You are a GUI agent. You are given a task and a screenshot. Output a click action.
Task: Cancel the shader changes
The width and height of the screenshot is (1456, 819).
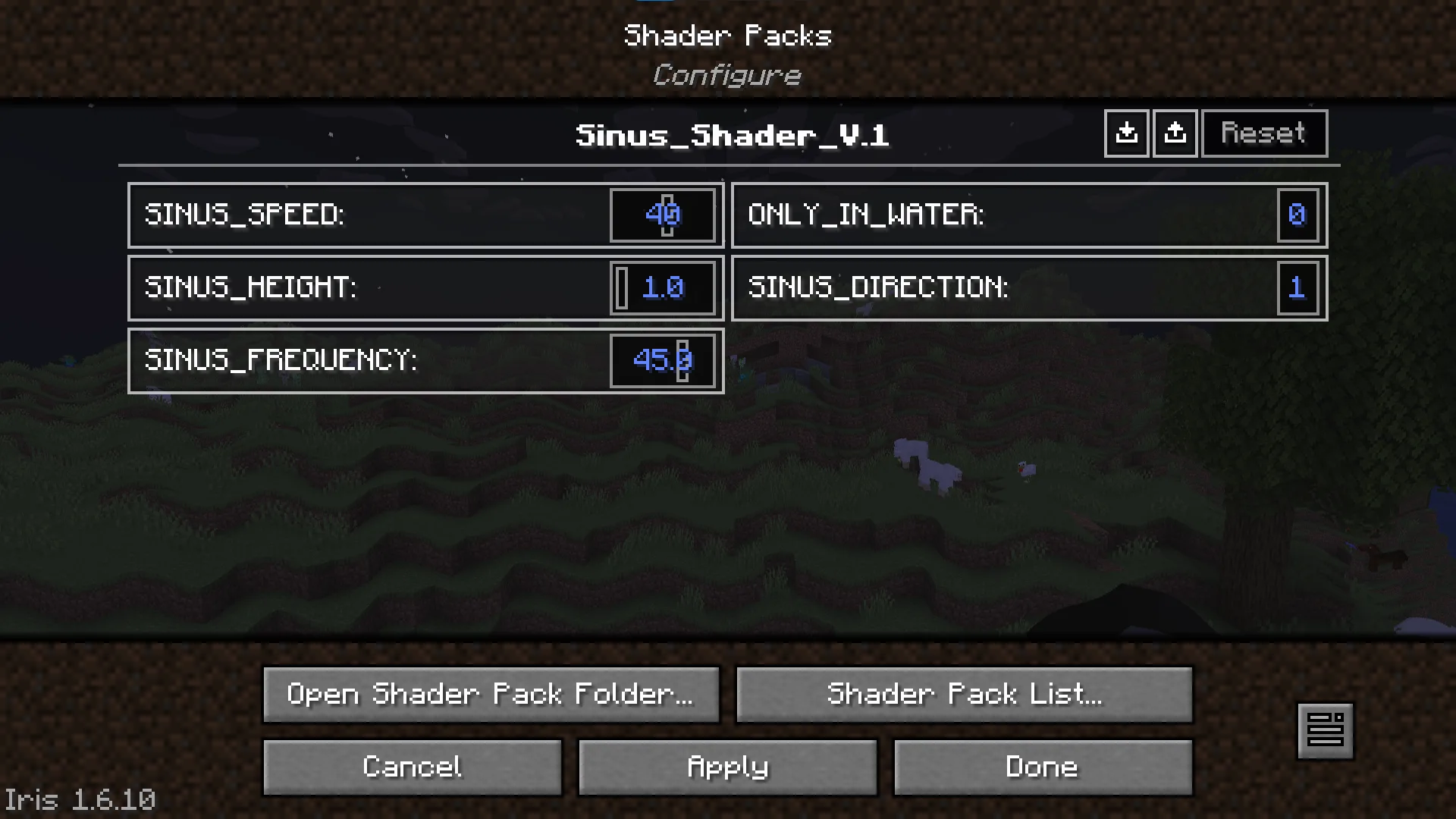click(412, 767)
